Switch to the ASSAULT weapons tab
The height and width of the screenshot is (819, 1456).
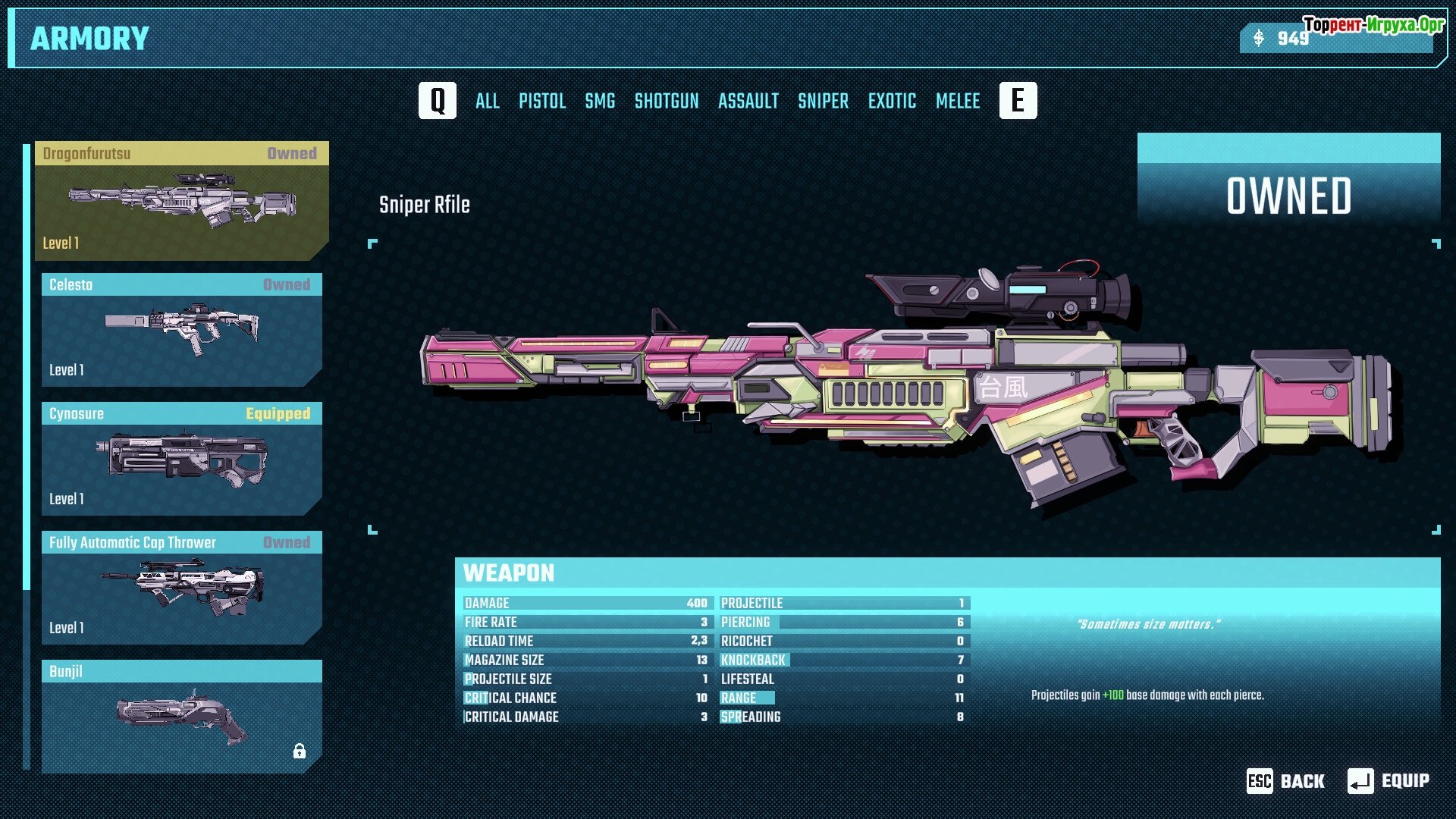748,101
